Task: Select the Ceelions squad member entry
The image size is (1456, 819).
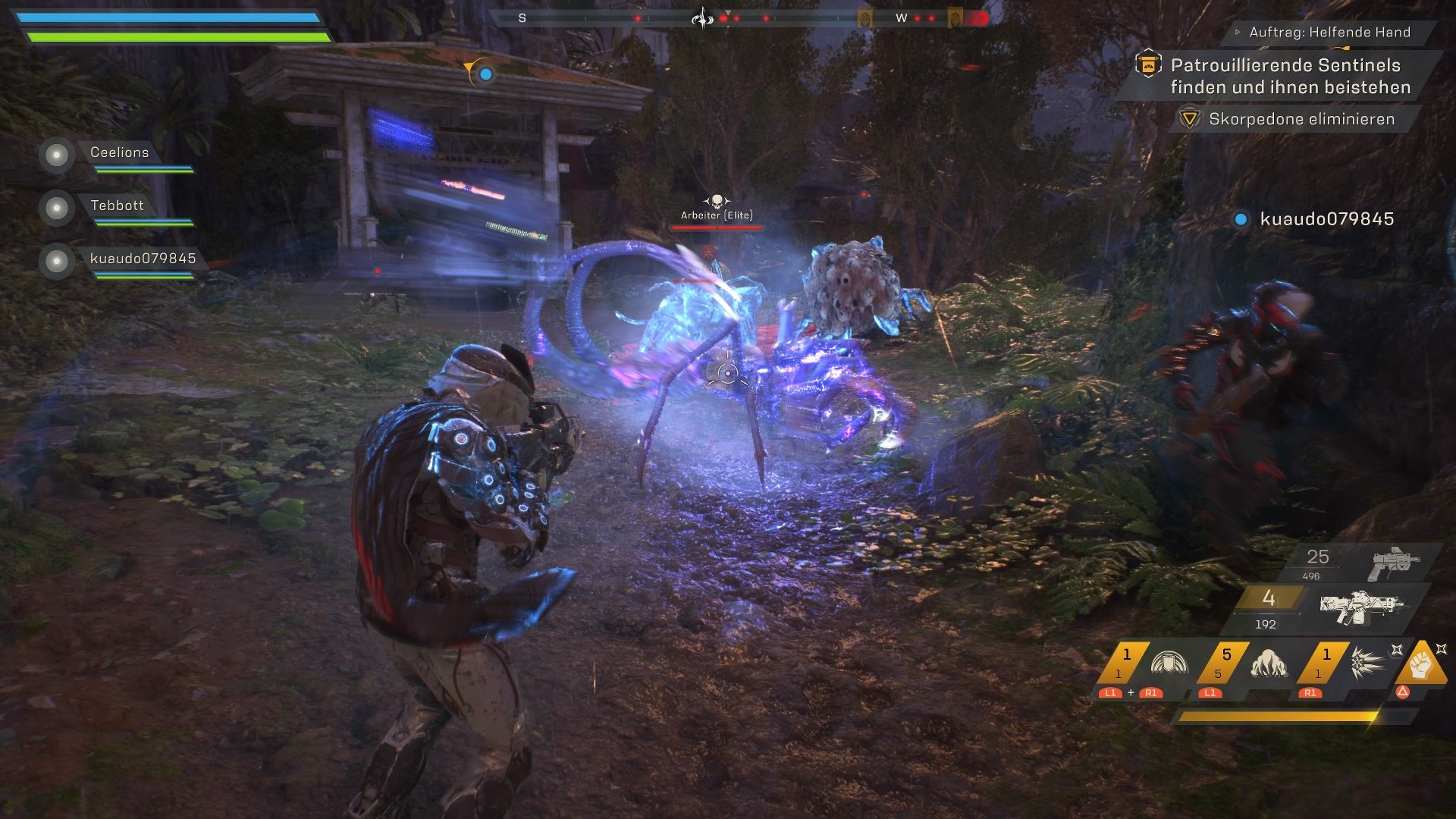Action: tap(119, 153)
